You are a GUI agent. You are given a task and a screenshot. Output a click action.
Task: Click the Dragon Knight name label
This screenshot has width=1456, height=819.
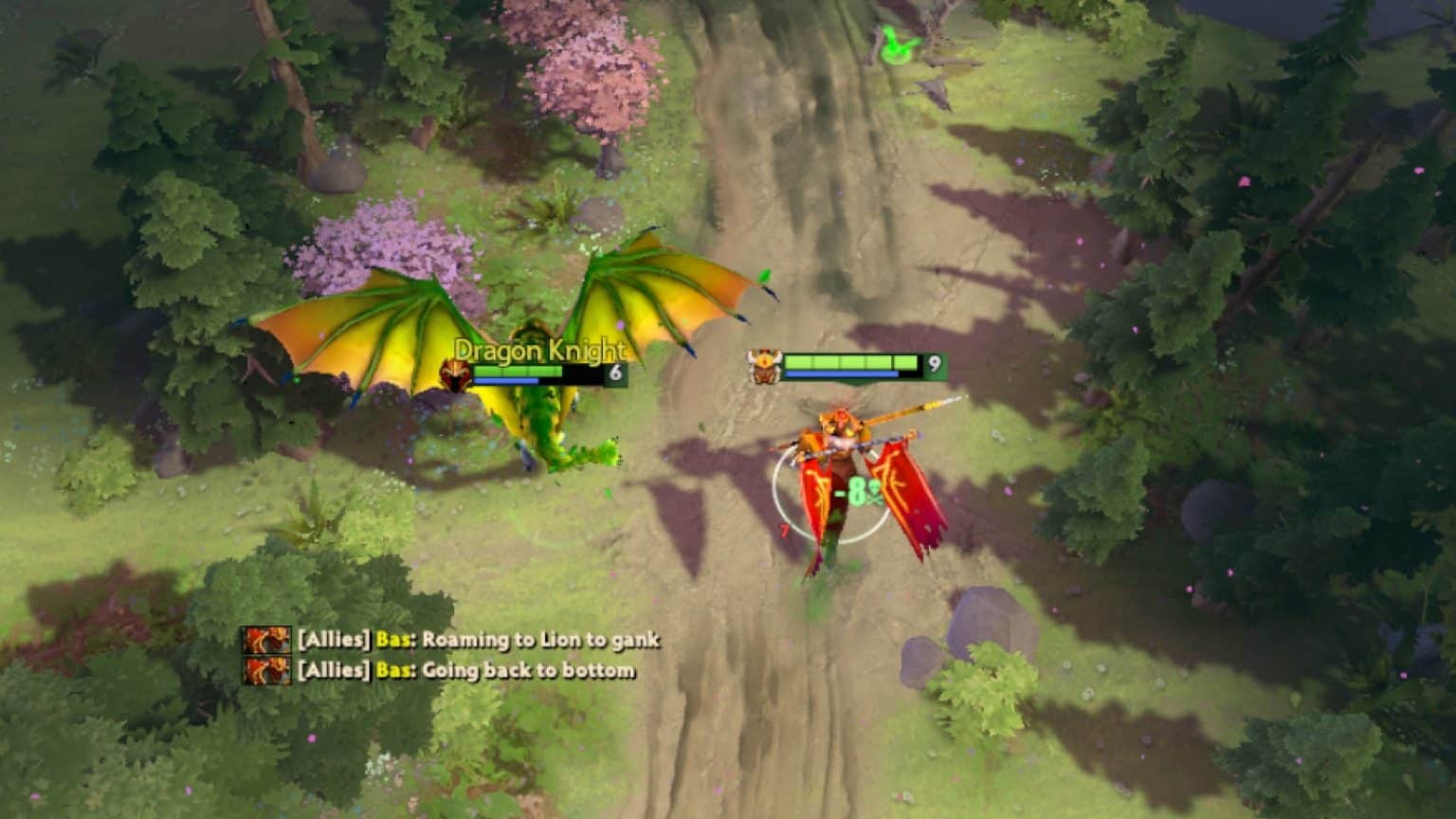[x=540, y=349]
